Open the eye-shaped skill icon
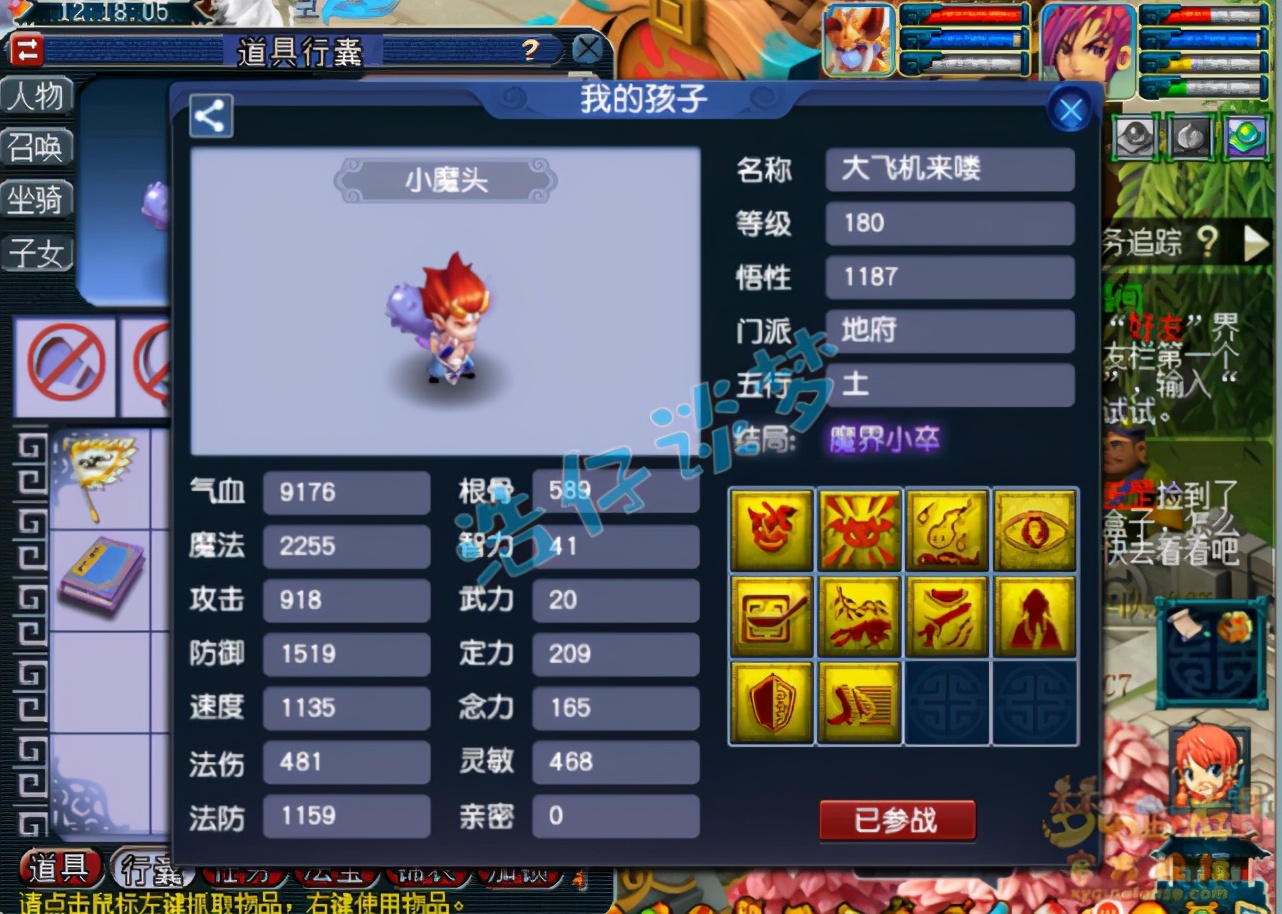This screenshot has width=1282, height=914. pyautogui.click(x=1034, y=527)
